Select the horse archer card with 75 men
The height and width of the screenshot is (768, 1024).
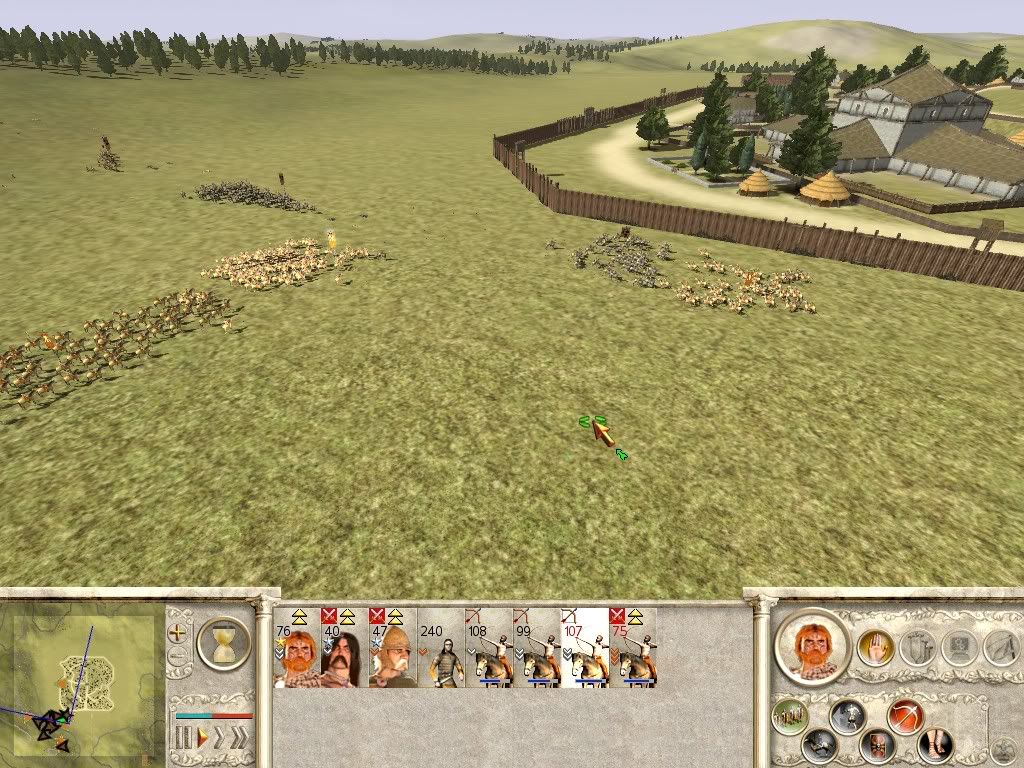point(633,648)
